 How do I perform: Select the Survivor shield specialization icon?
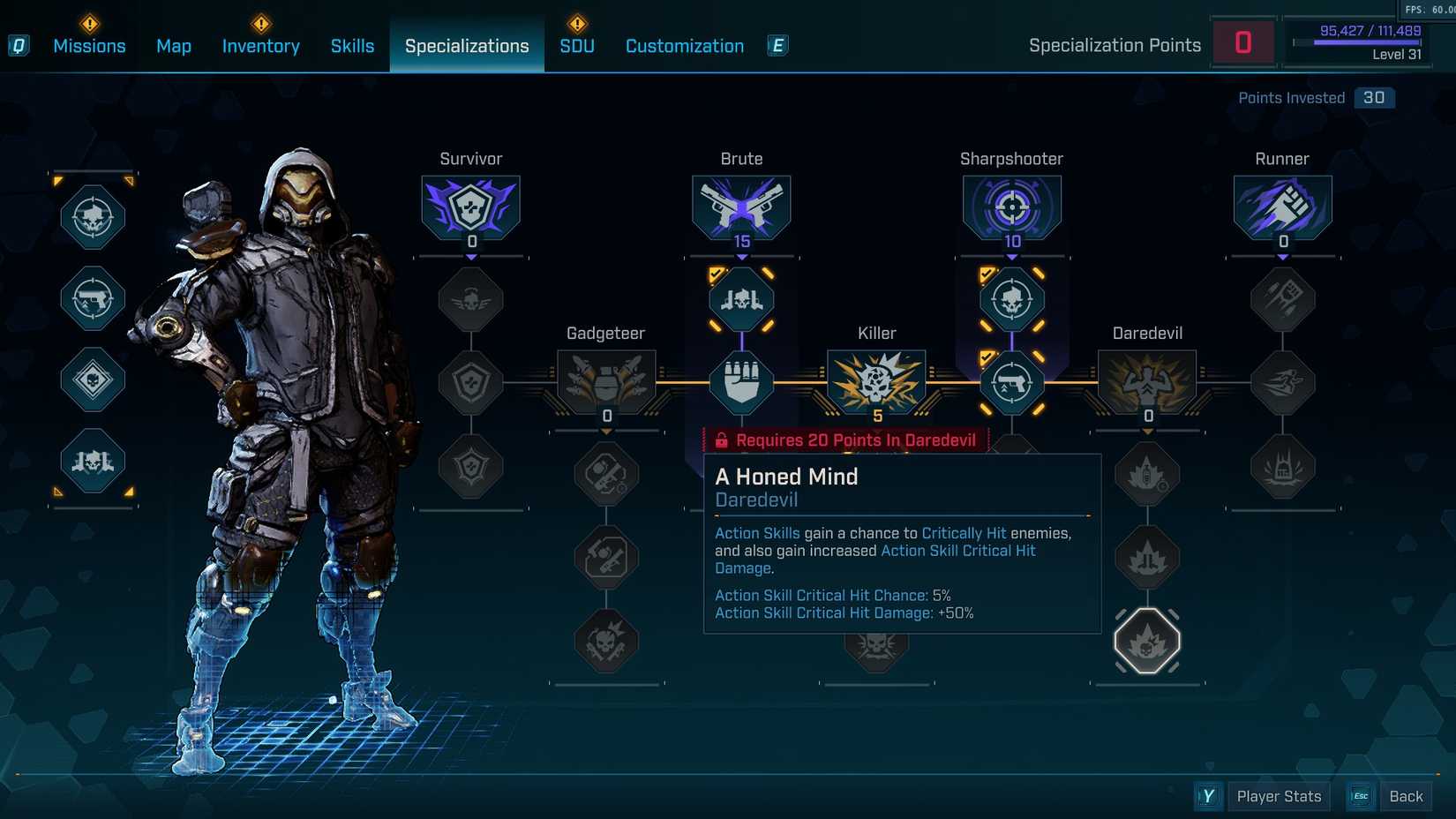[x=470, y=207]
